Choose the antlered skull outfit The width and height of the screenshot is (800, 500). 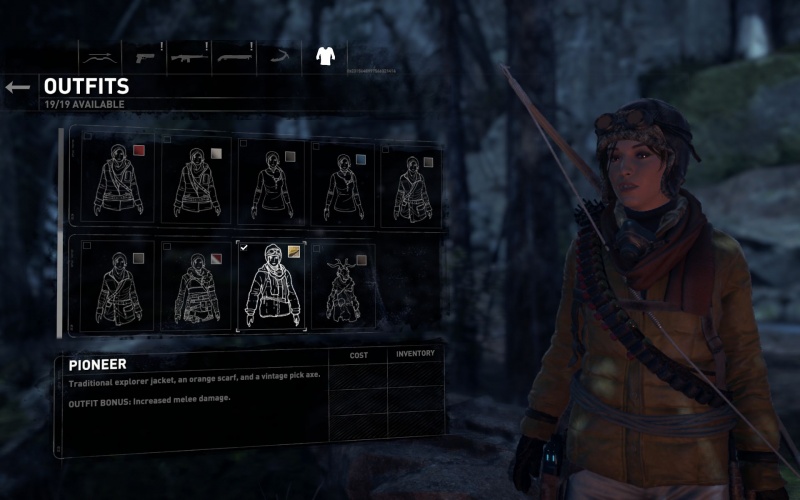pyautogui.click(x=343, y=286)
